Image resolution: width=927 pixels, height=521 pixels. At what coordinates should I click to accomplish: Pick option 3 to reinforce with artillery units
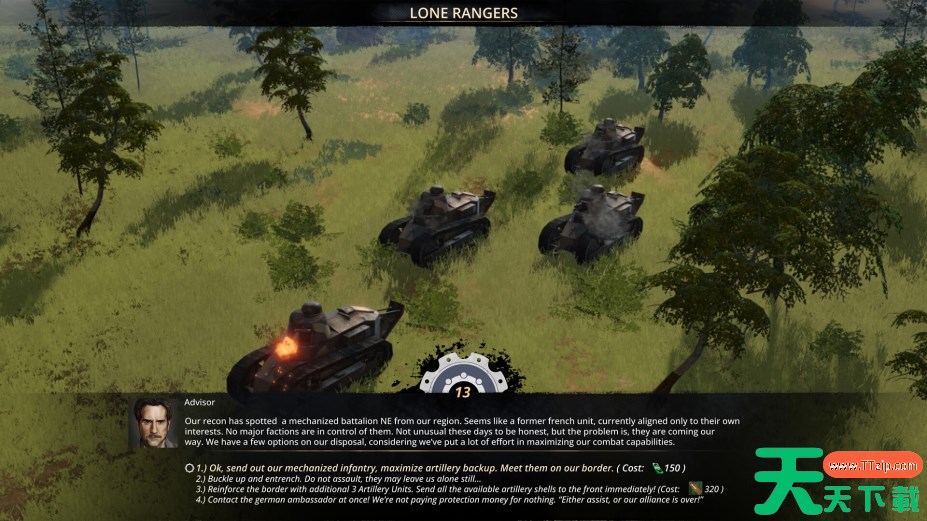430,489
